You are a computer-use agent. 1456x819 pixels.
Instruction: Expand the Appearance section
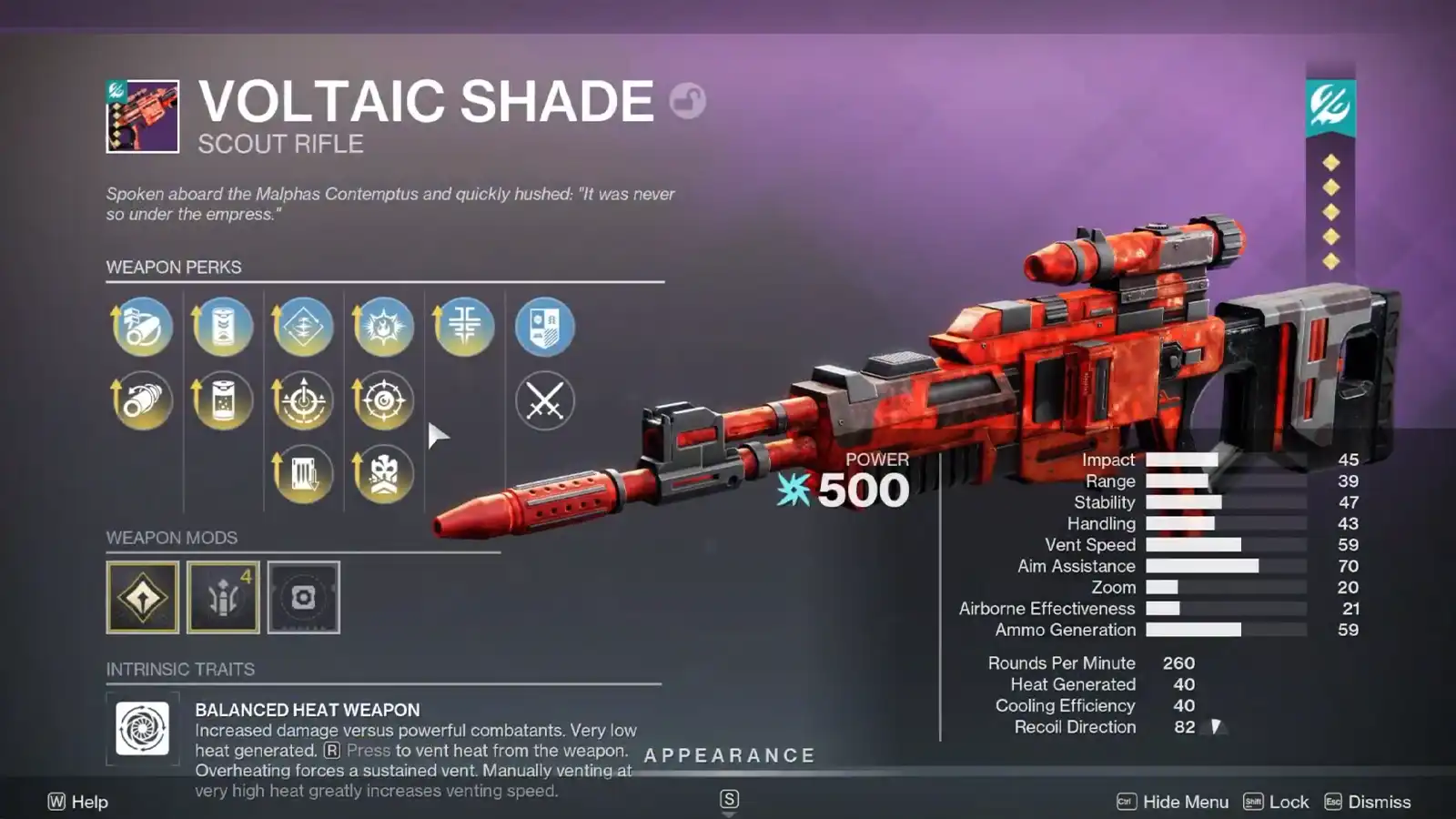(729, 755)
